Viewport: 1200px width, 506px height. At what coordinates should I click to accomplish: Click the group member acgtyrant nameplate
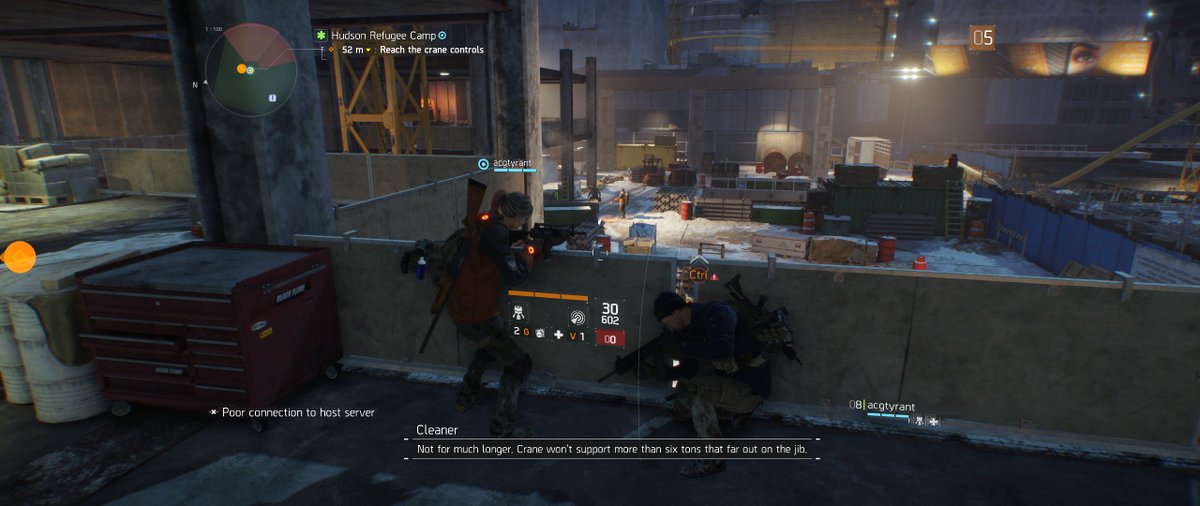(890, 406)
